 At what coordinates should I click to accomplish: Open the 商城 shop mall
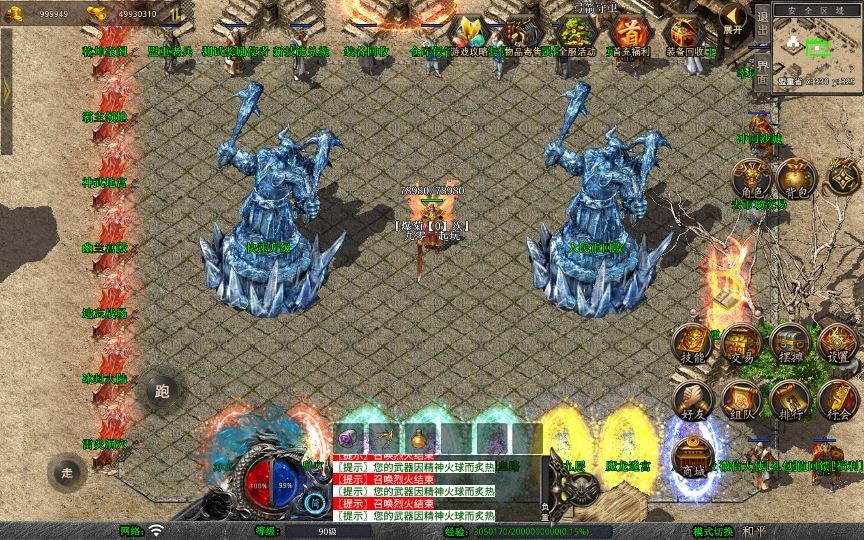click(x=692, y=456)
